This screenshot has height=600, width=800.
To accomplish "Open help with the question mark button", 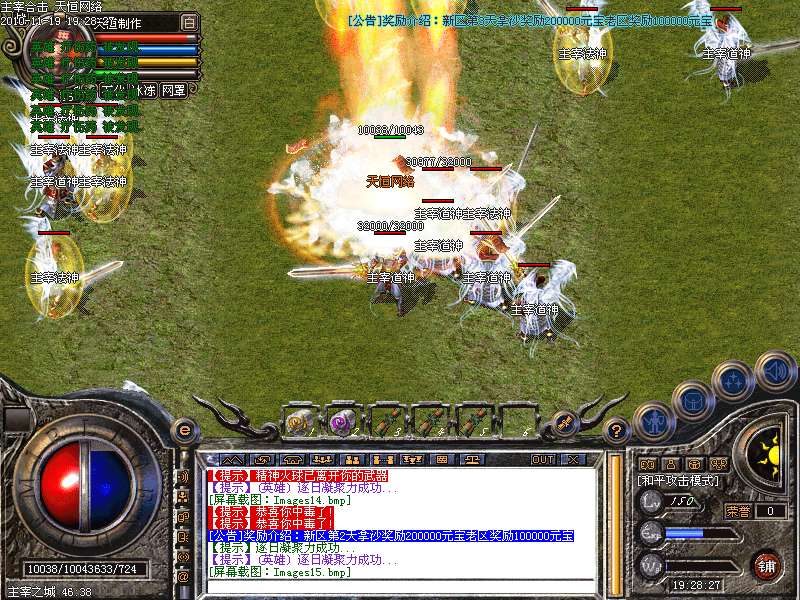I will 617,431.
